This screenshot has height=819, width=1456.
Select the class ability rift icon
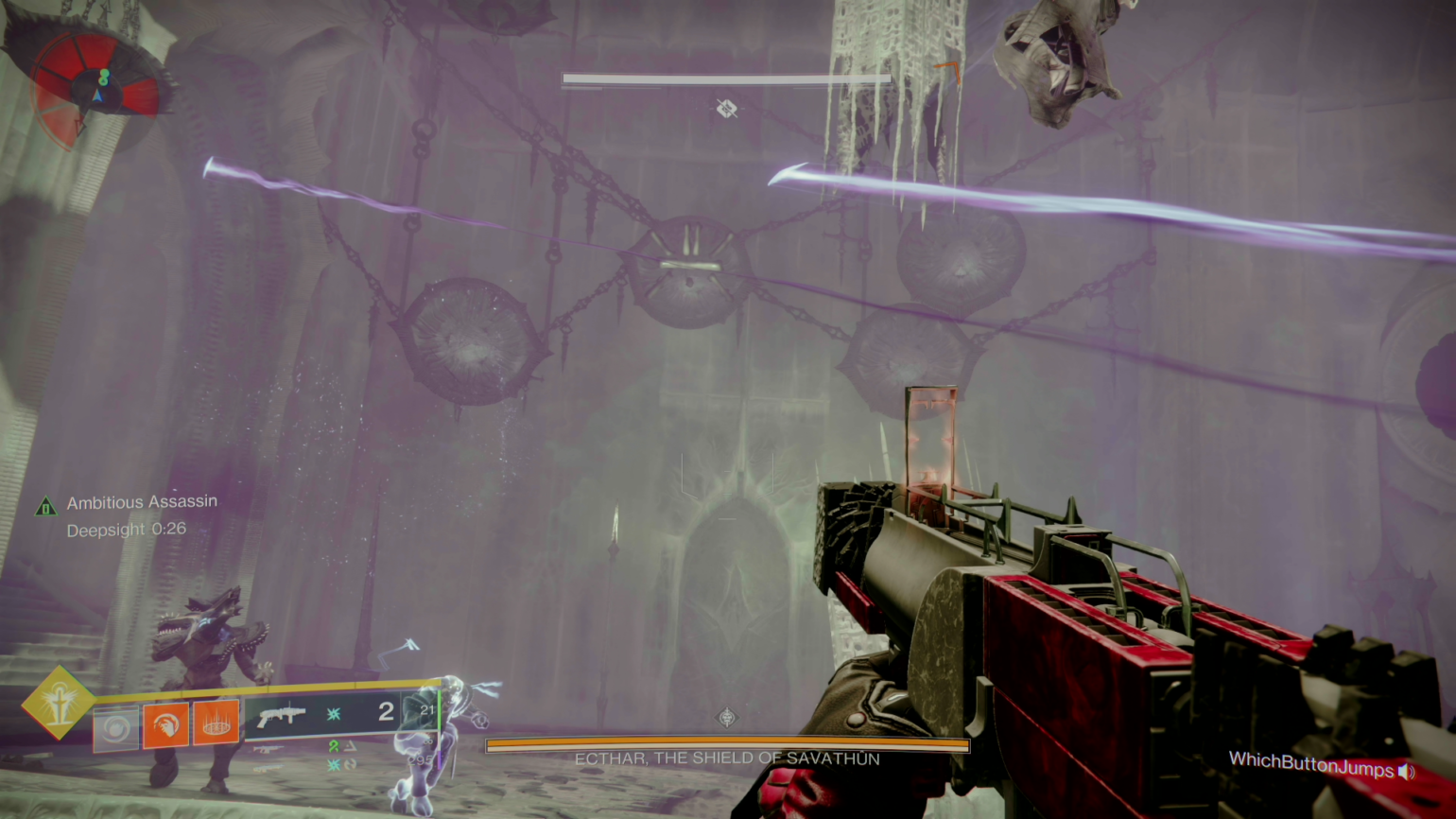[115, 726]
